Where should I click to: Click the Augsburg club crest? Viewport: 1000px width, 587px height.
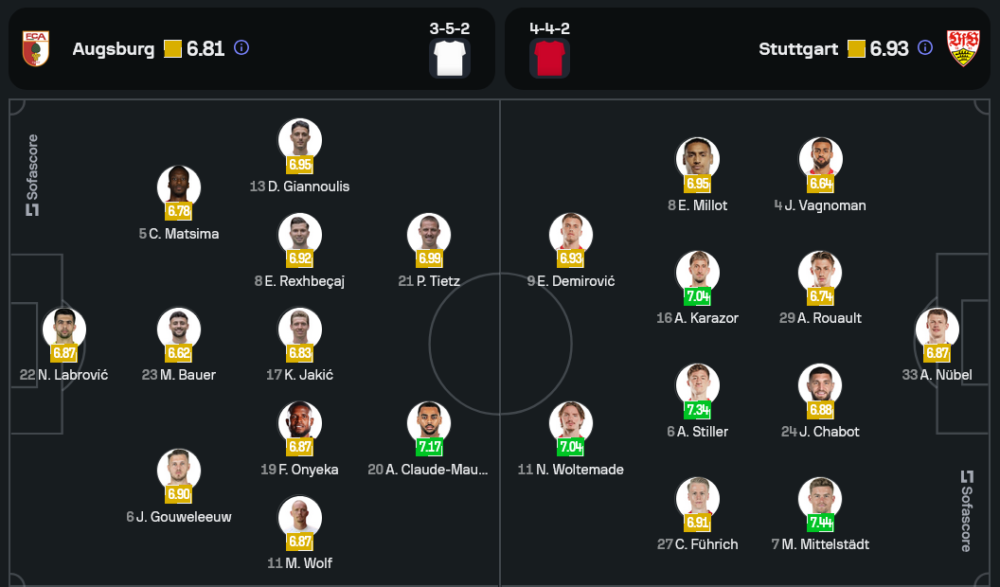36,48
